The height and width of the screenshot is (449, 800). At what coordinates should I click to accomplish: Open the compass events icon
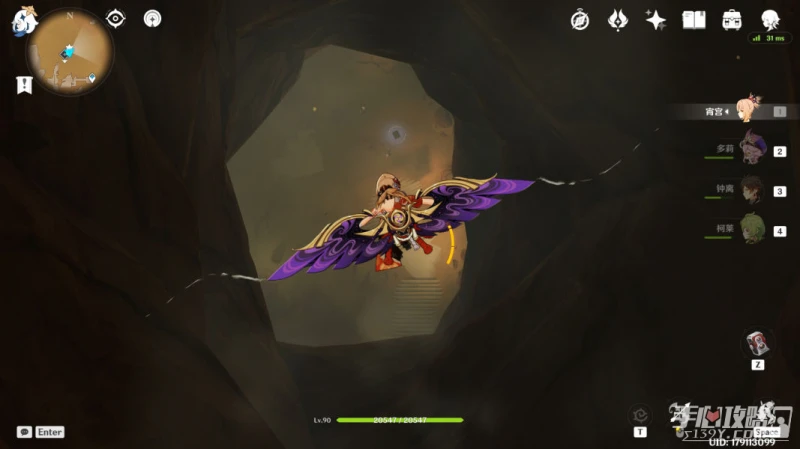pyautogui.click(x=580, y=19)
